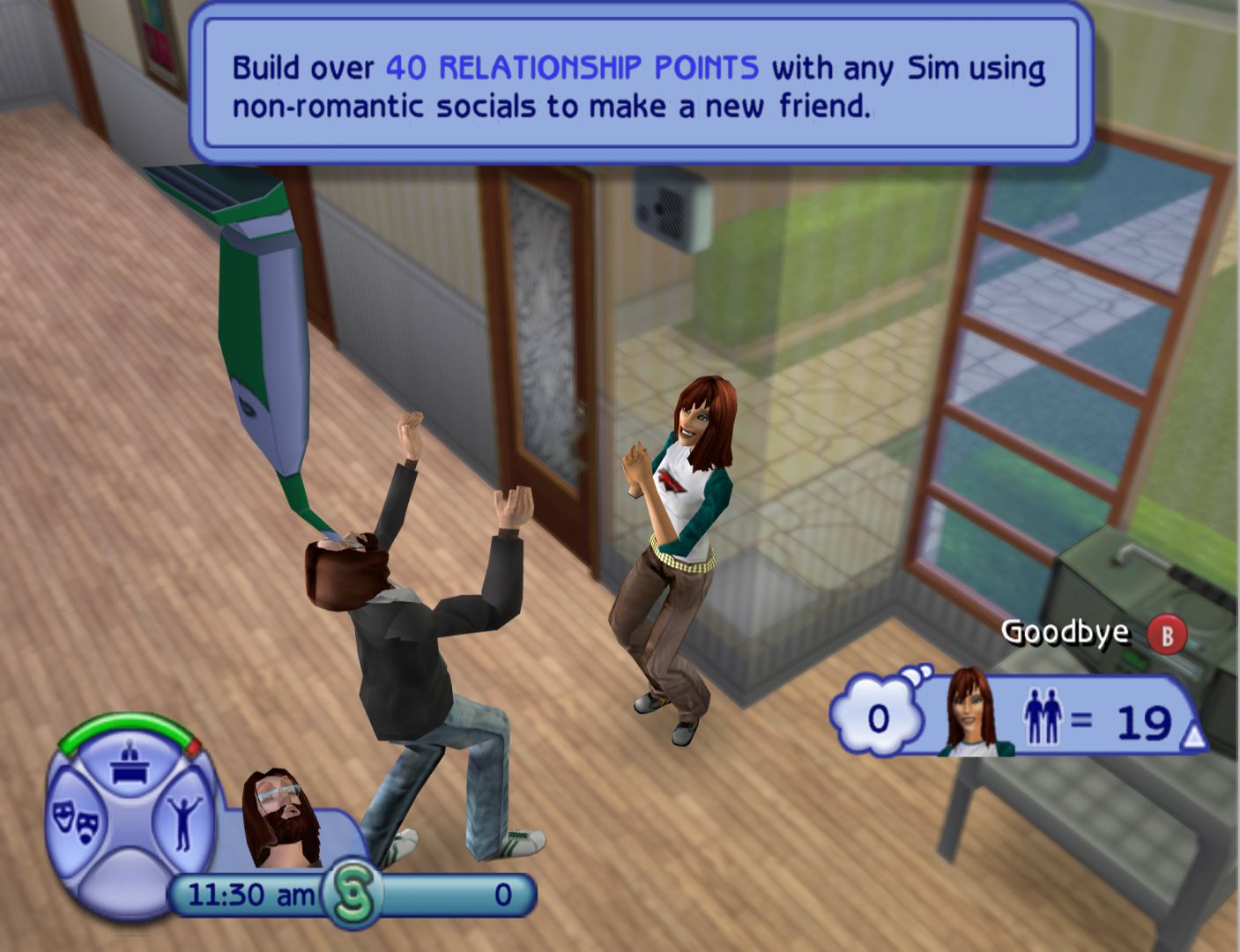The height and width of the screenshot is (952, 1240).
Task: Choose the arms-raised figure wheel segment
Action: [x=182, y=822]
